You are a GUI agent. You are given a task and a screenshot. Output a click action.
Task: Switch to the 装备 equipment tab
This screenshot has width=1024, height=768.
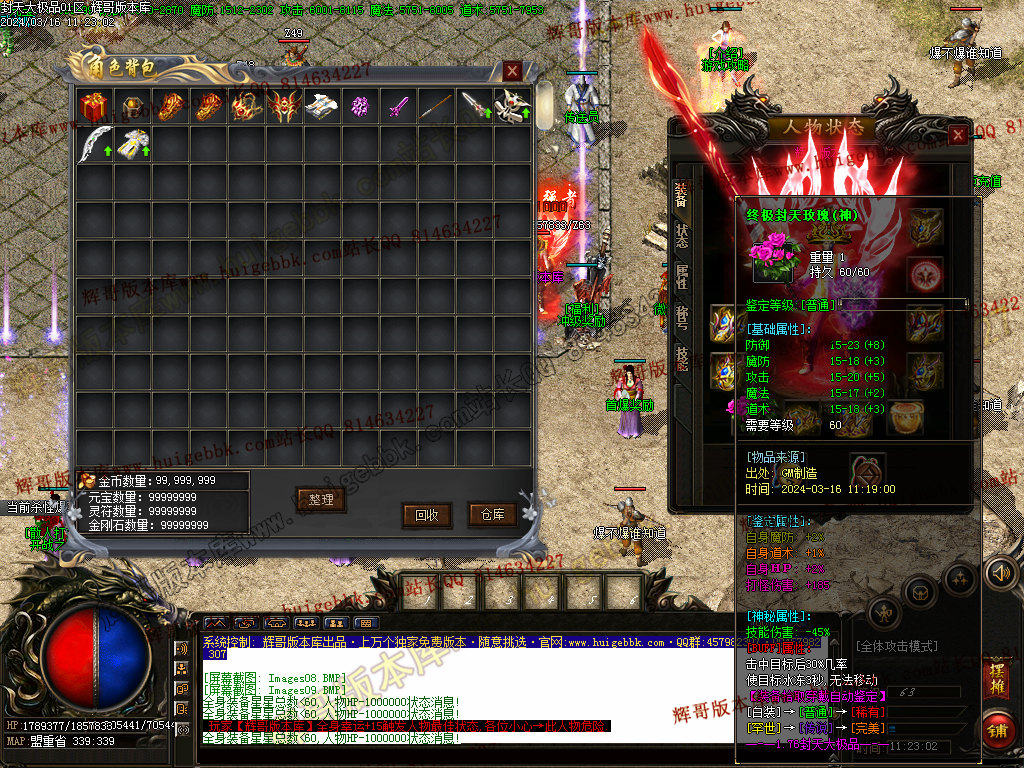pos(681,194)
